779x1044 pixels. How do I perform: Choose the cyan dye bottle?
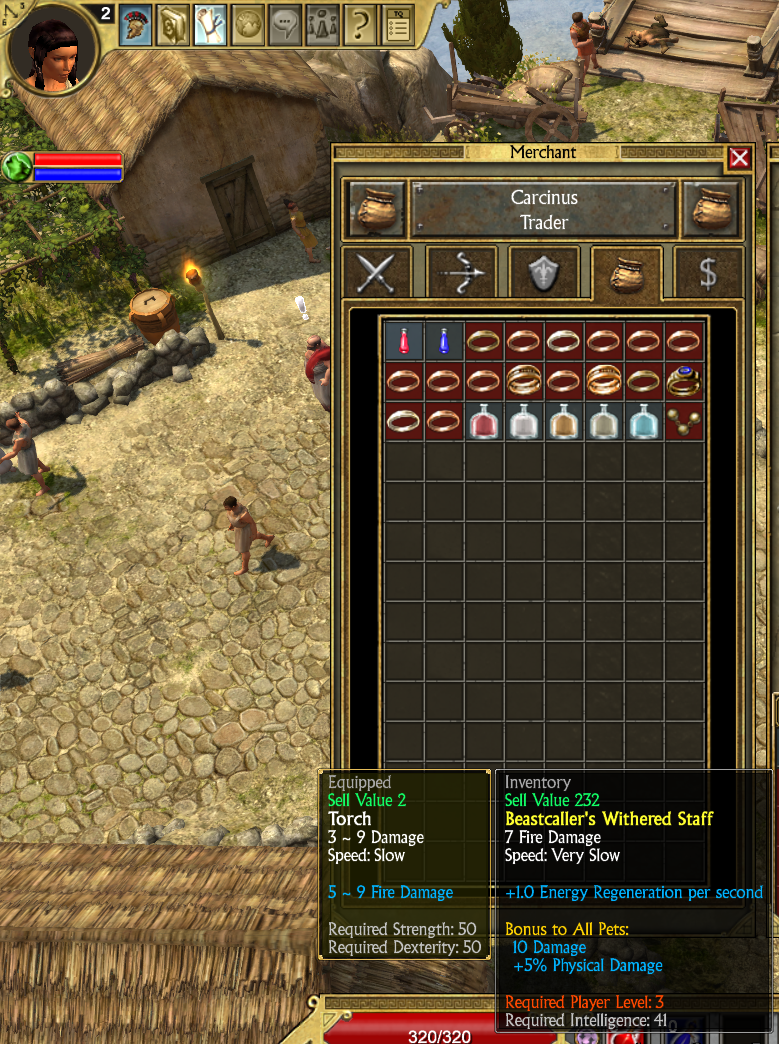coord(644,421)
